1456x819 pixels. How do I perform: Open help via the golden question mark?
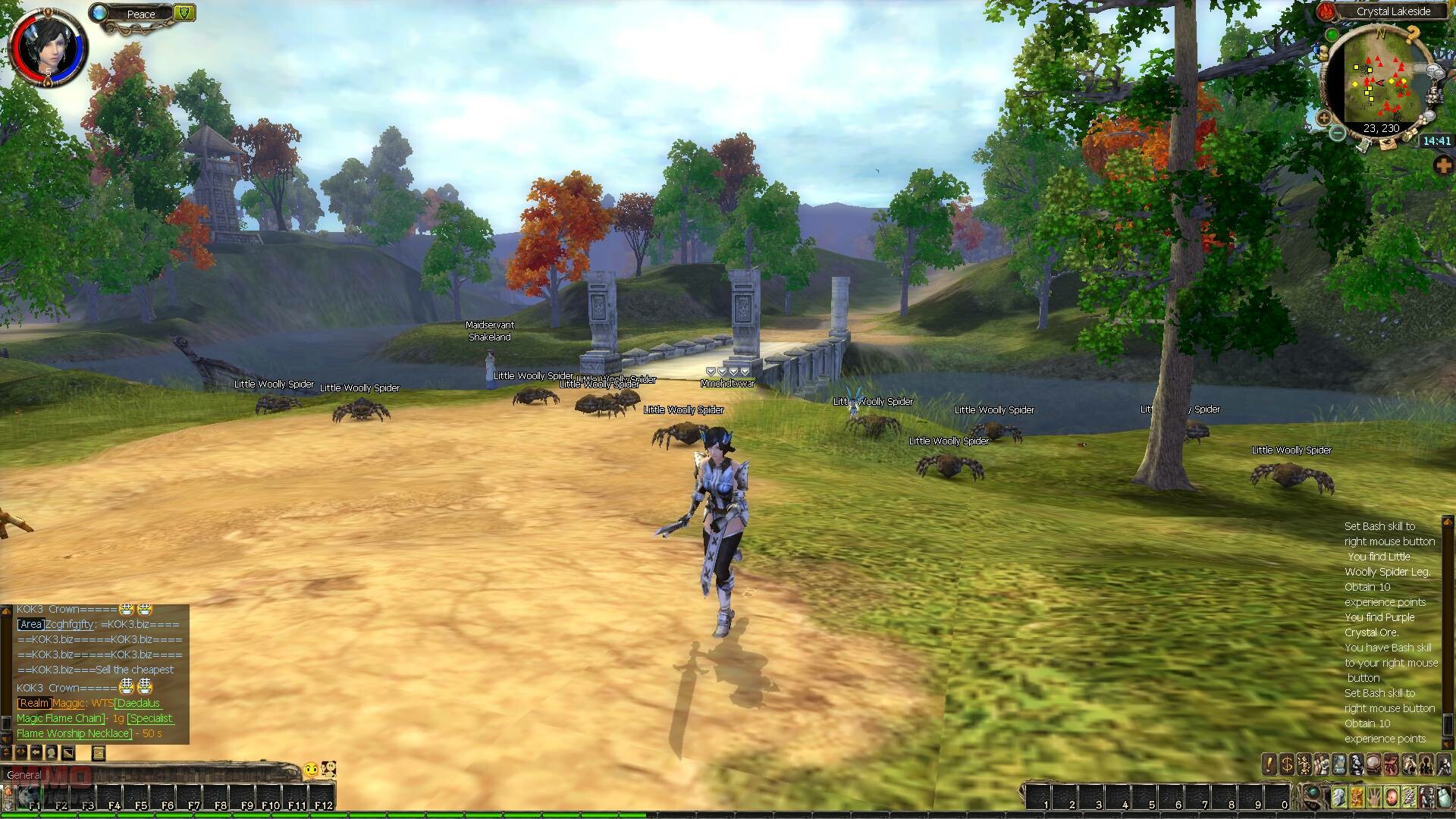pyautogui.click(x=1412, y=34)
